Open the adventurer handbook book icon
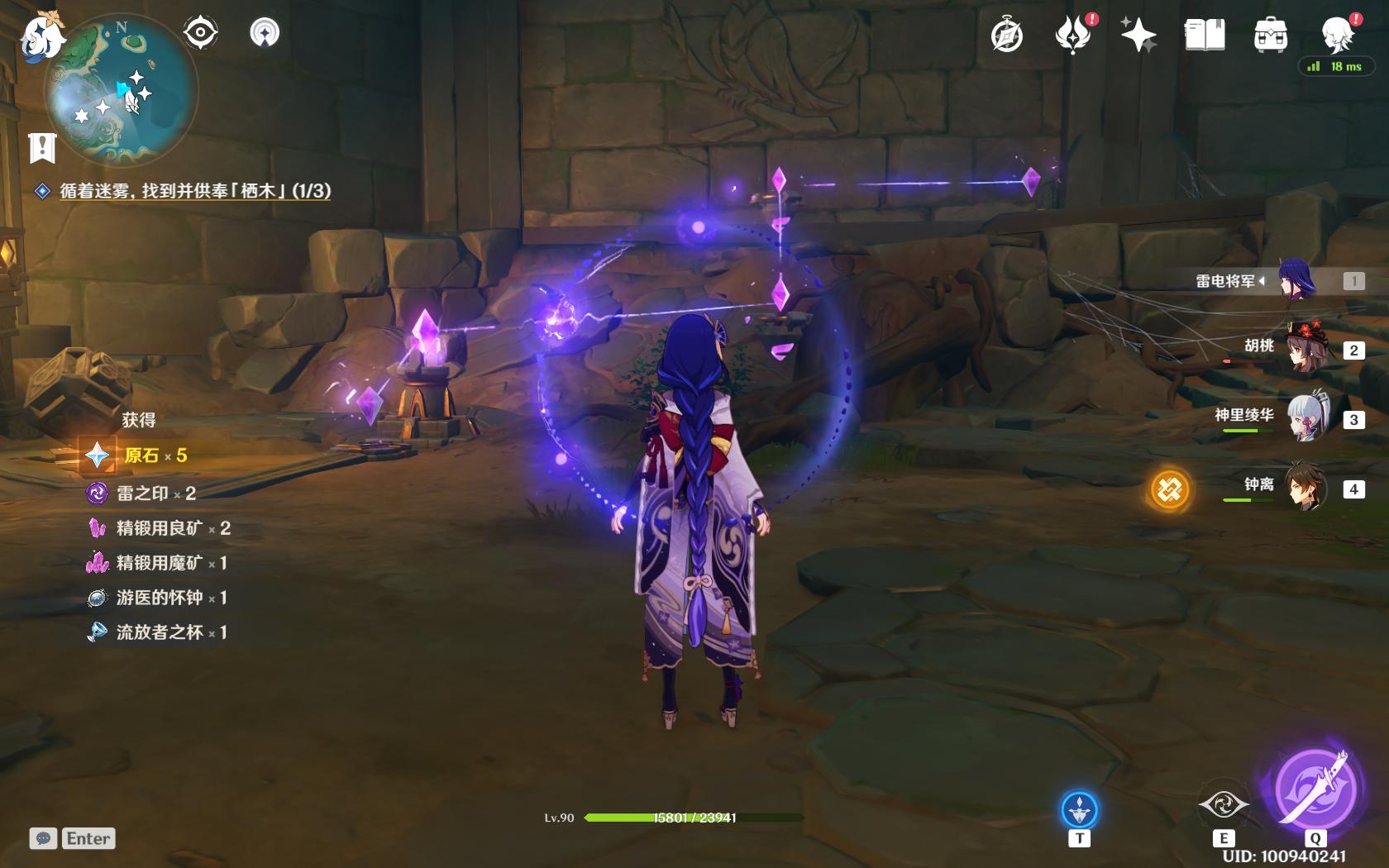 [x=1205, y=36]
